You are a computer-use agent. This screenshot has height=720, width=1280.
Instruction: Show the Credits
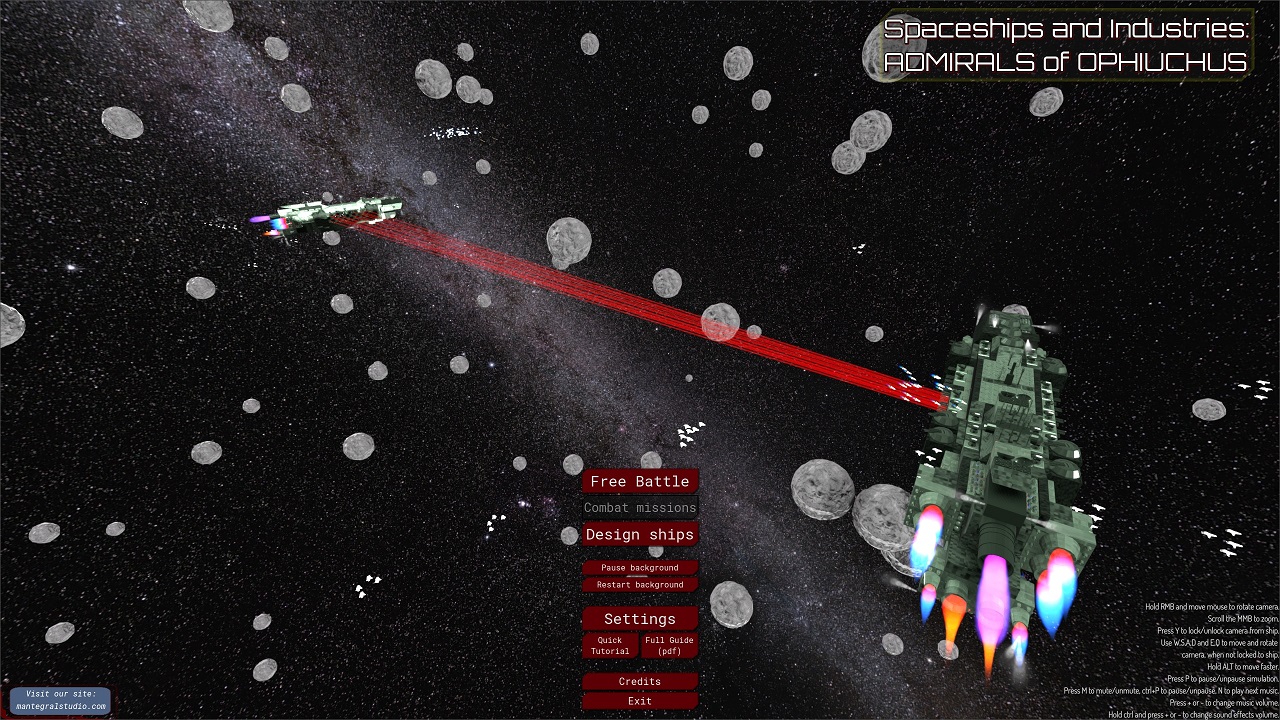[x=640, y=682]
